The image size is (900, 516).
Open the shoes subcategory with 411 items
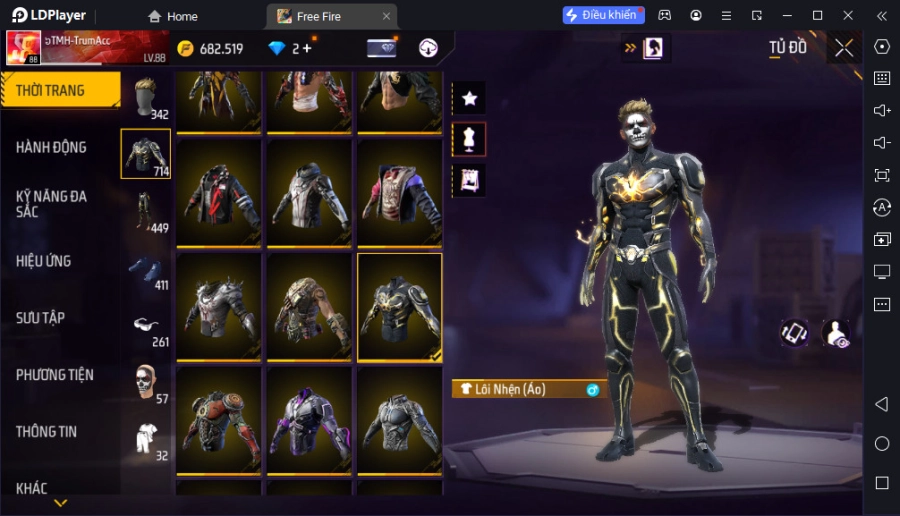[x=146, y=269]
